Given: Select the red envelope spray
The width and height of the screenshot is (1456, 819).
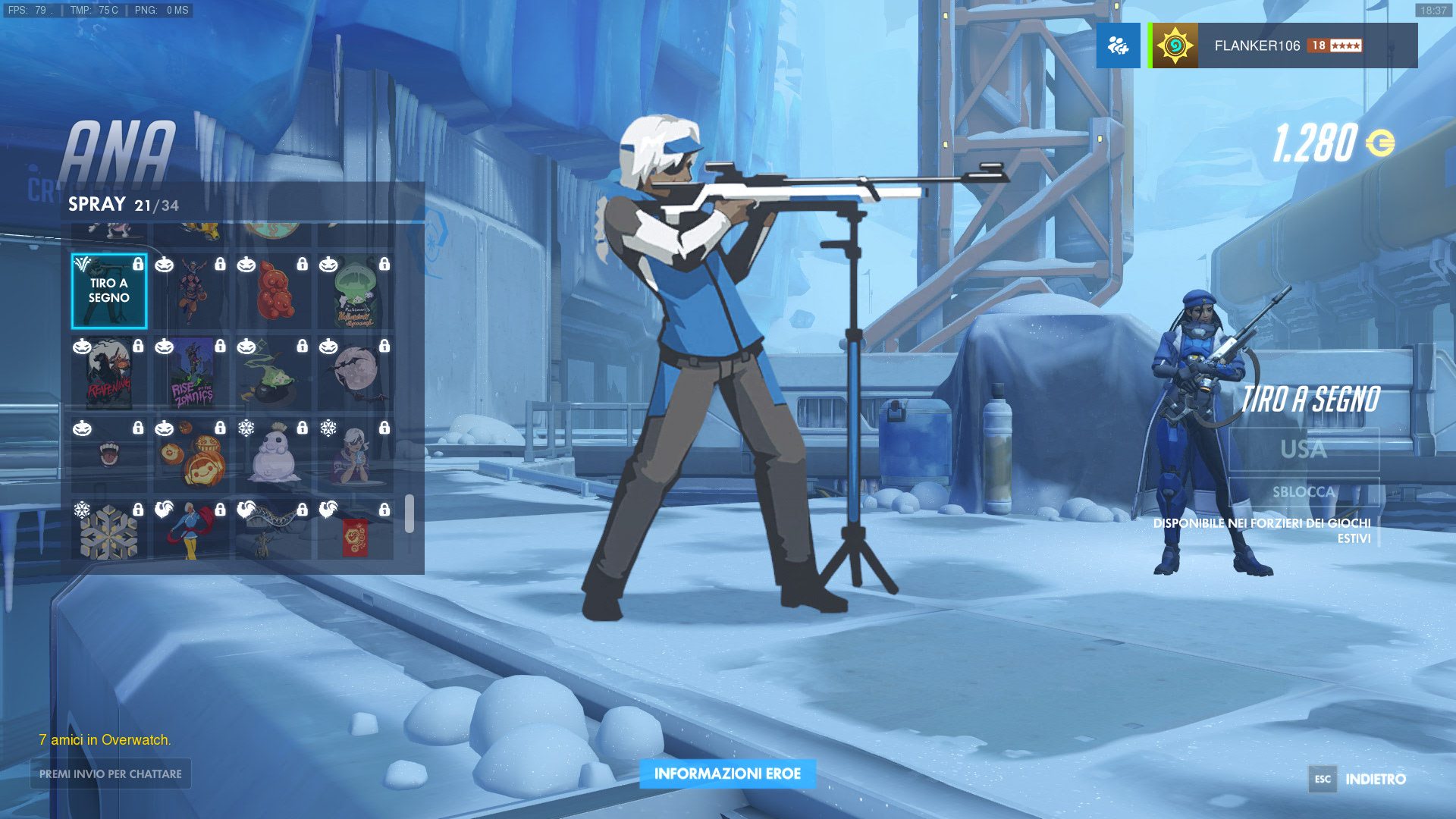Looking at the screenshot, I should (x=356, y=530).
